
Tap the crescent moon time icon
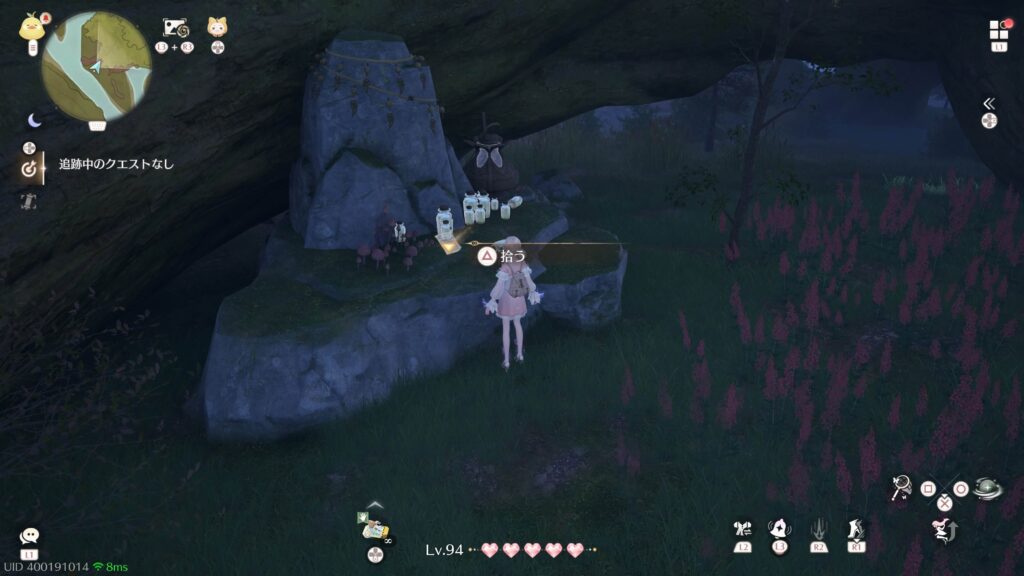35,120
